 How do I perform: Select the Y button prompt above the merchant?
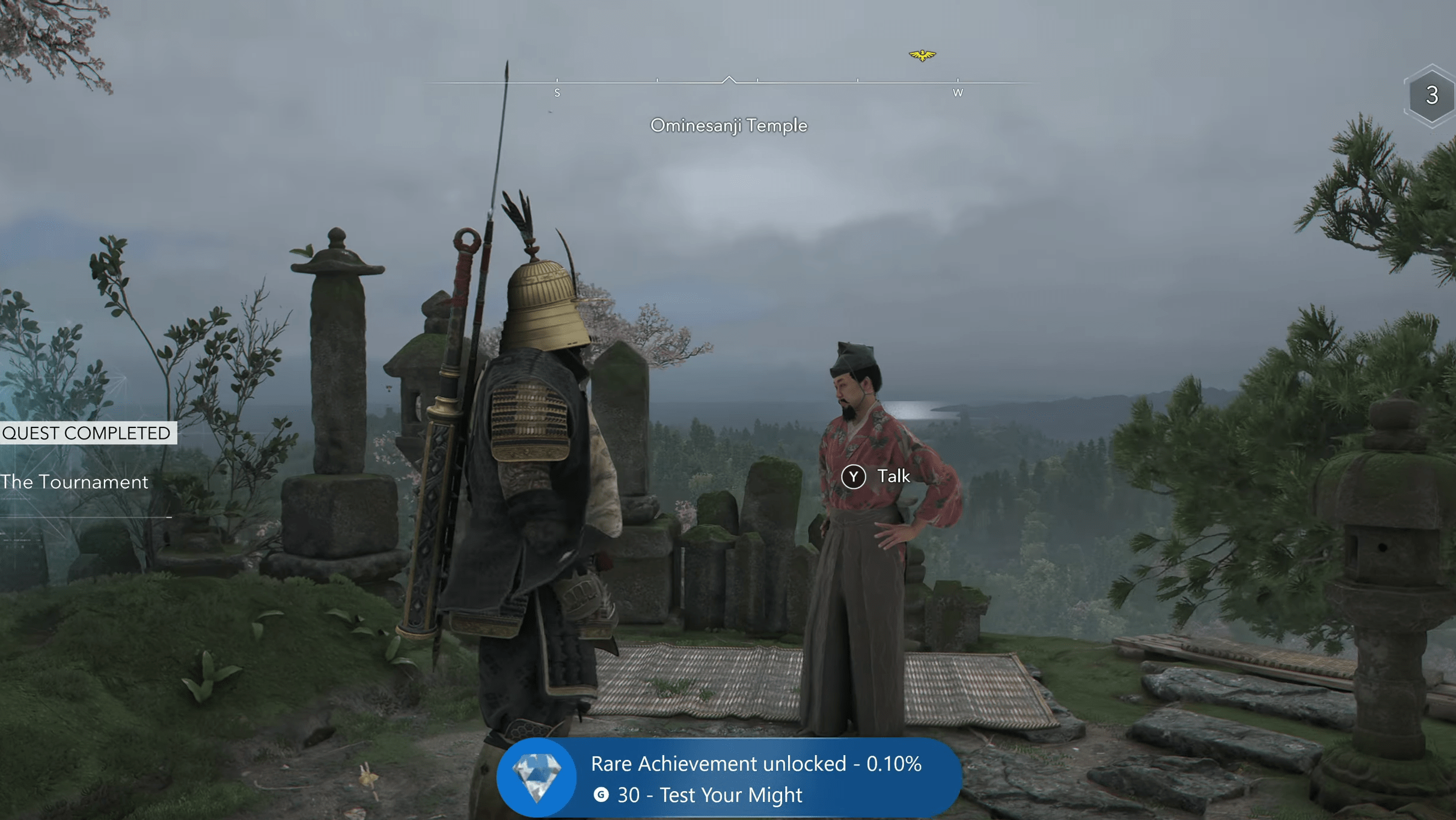tap(854, 476)
